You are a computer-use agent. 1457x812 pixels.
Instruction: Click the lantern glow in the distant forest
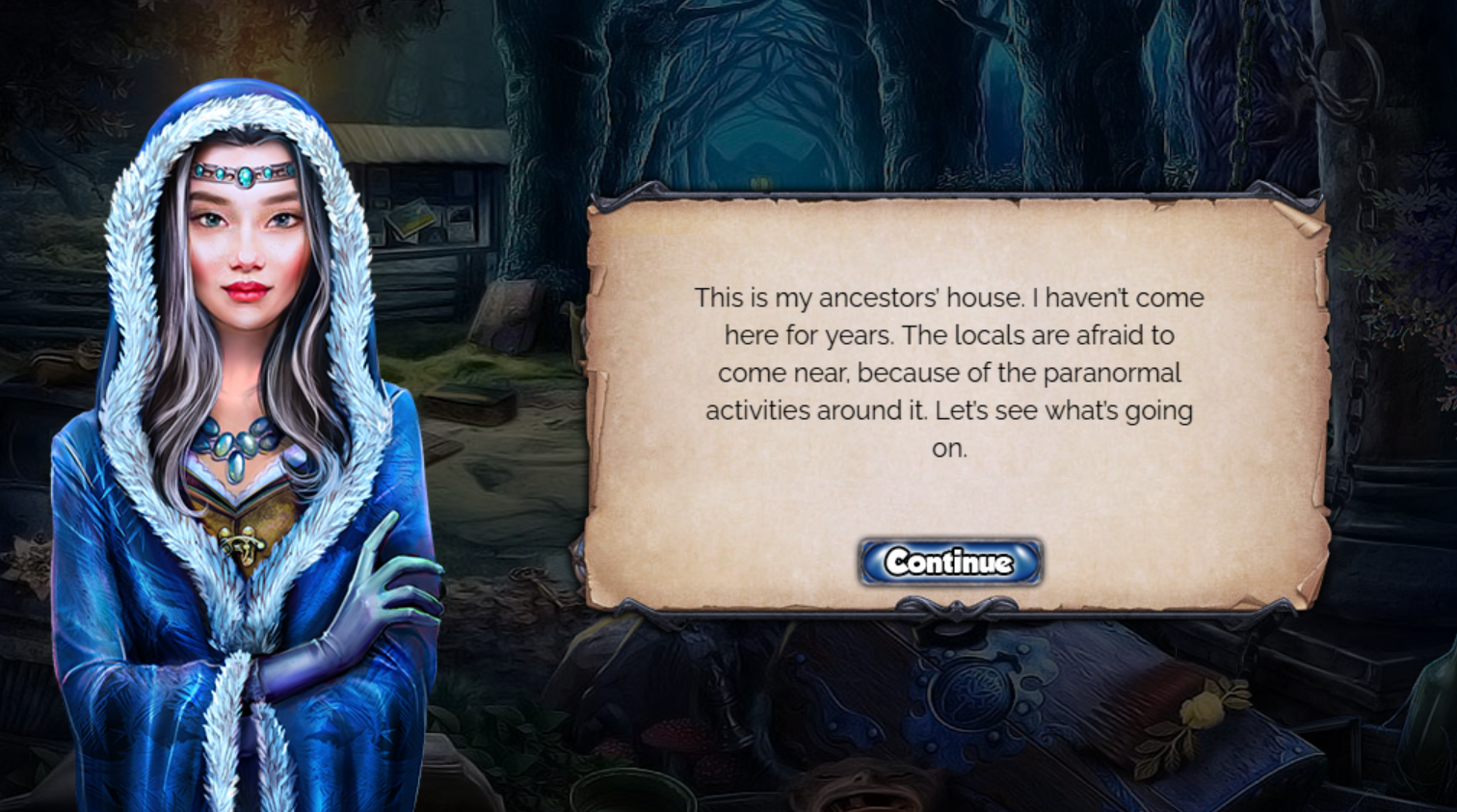tap(759, 182)
